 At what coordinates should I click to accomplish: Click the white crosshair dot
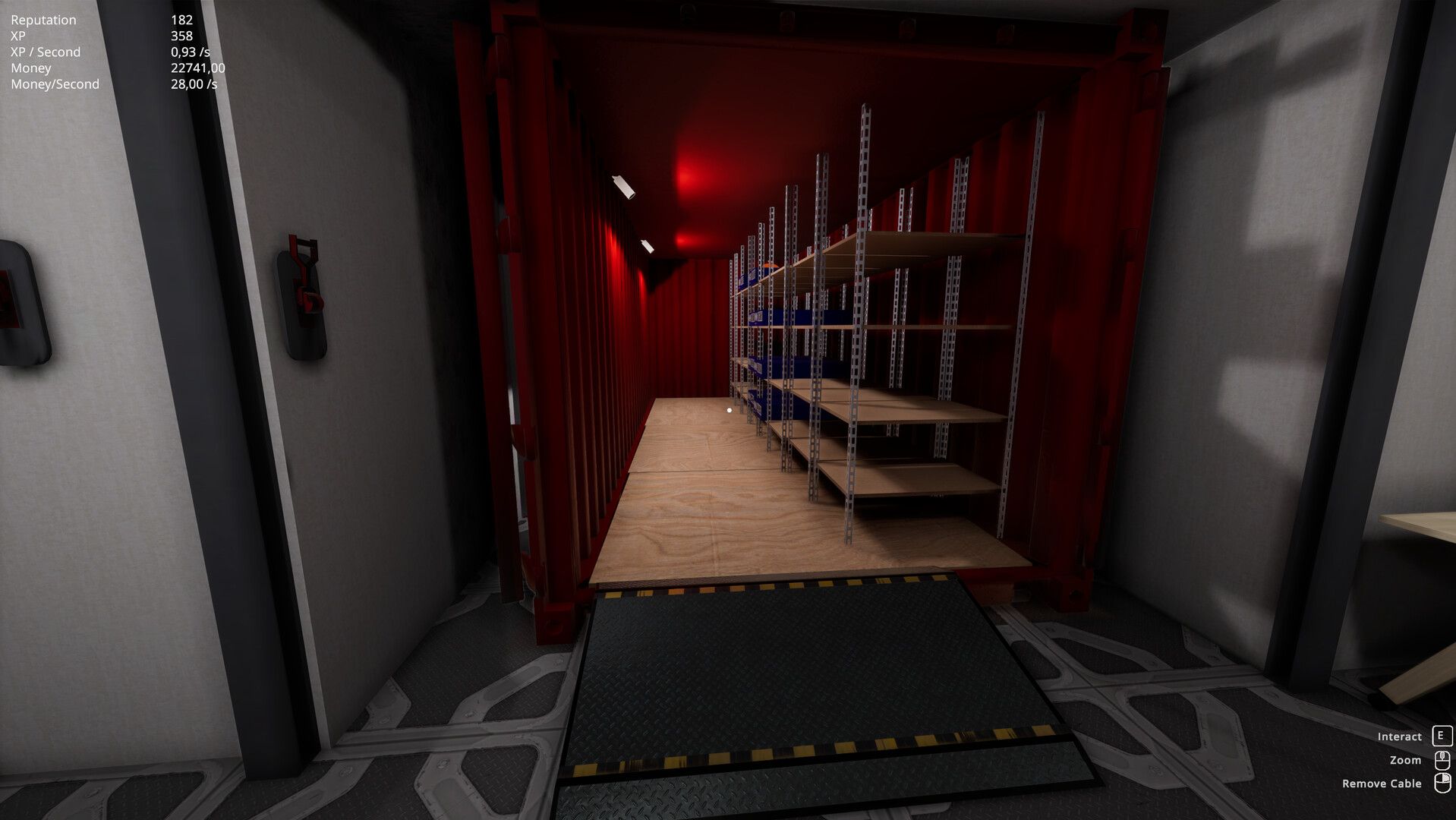tap(729, 408)
